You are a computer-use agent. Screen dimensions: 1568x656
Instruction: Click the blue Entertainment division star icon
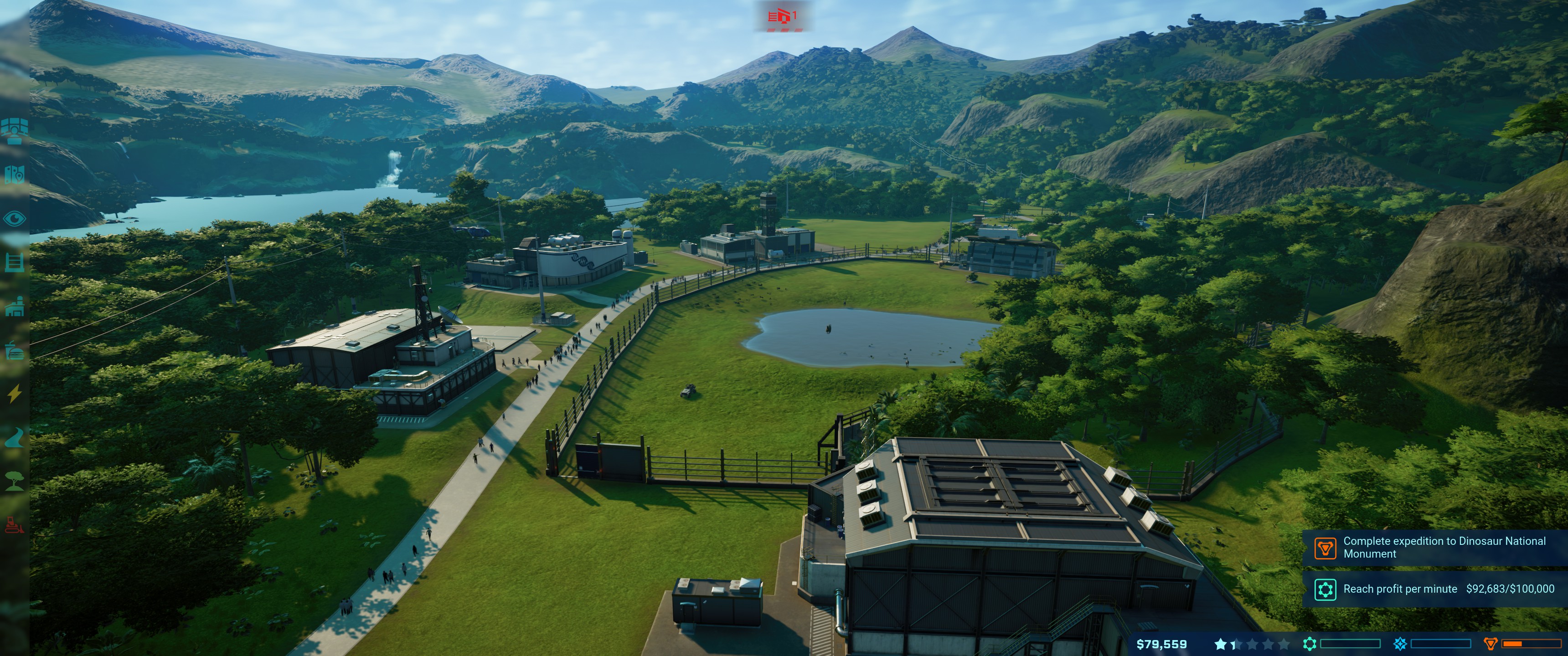pyautogui.click(x=1400, y=644)
